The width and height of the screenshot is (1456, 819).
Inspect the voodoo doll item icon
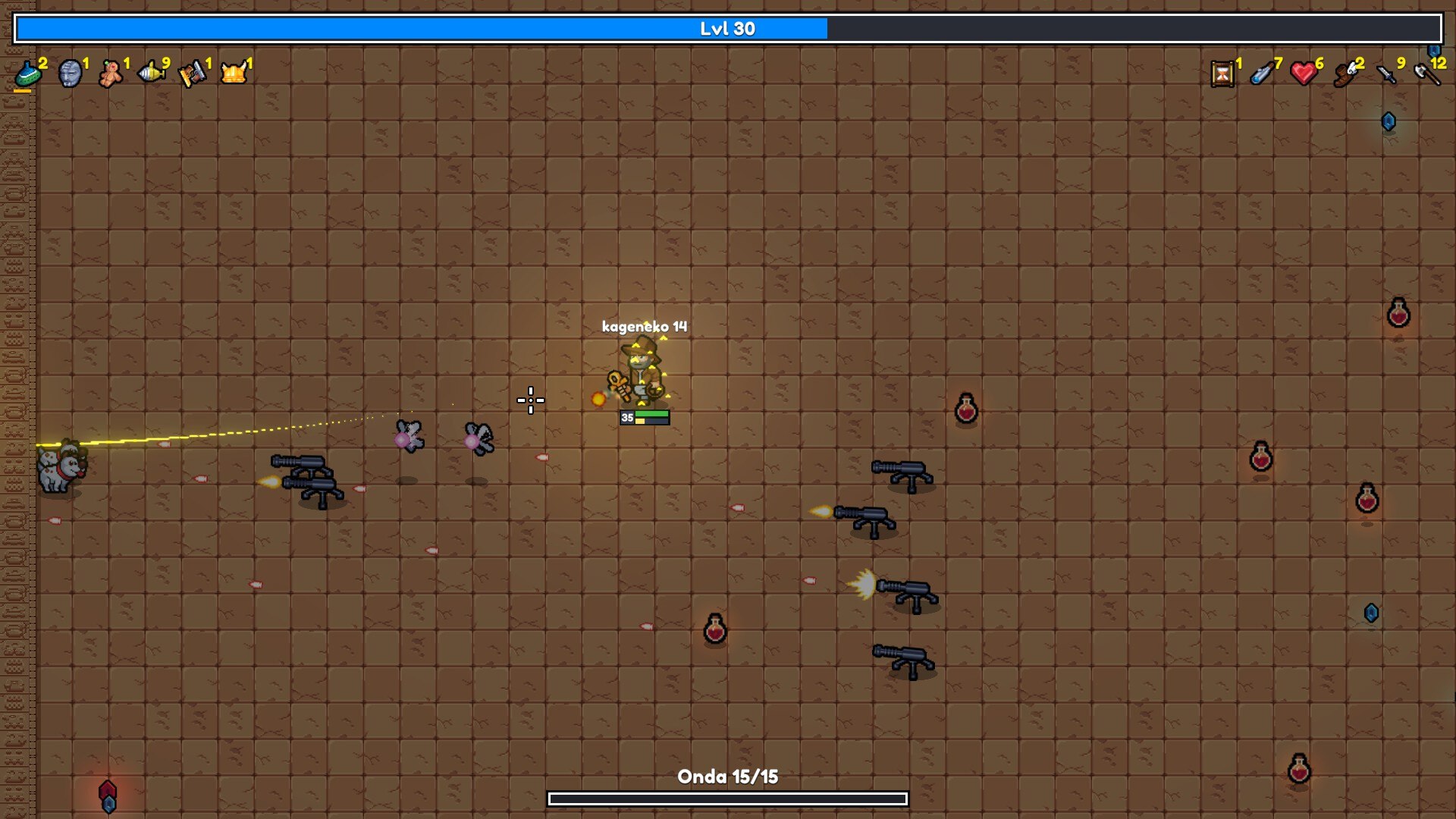click(111, 74)
